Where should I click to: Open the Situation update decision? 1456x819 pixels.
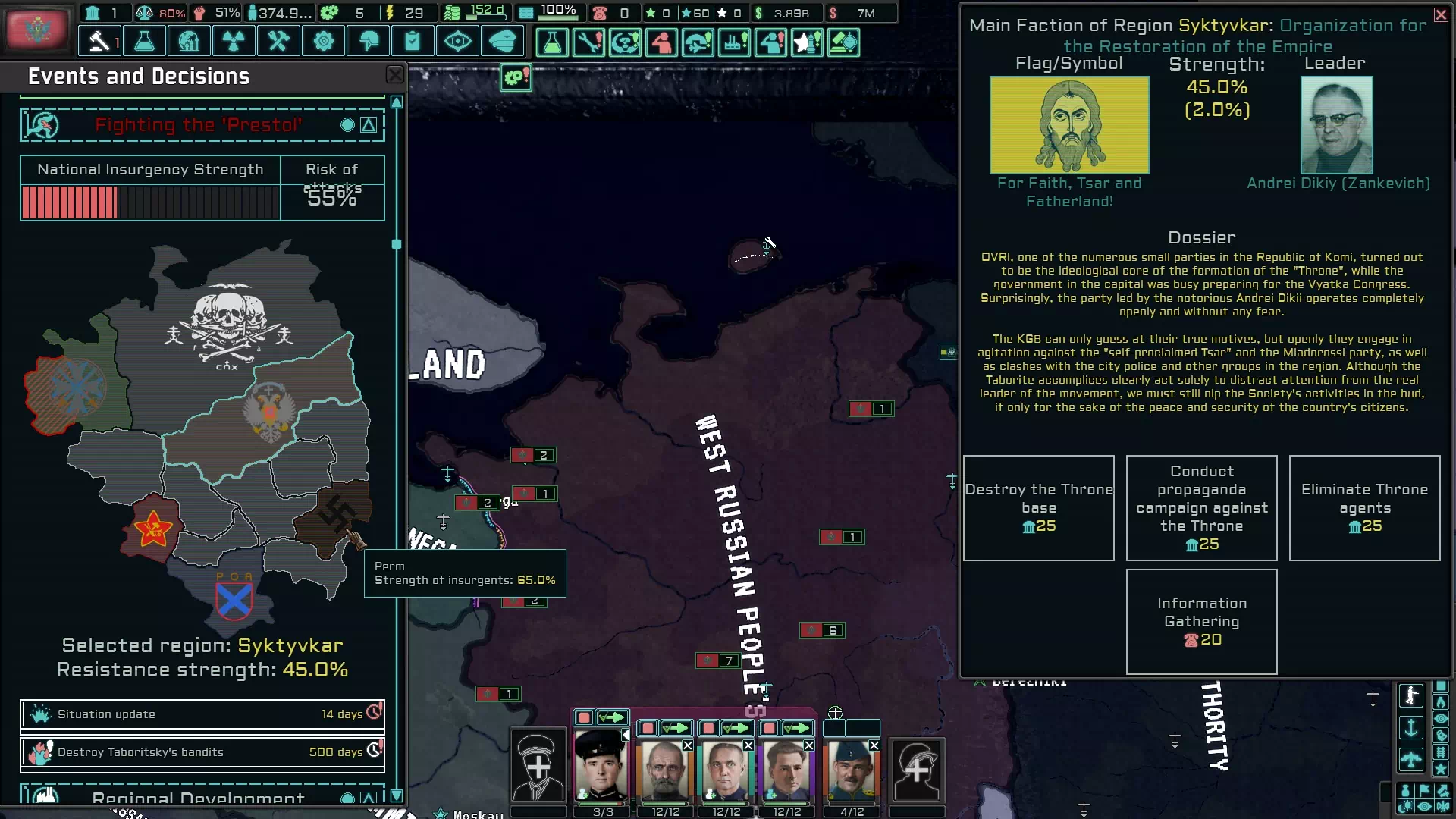[202, 714]
